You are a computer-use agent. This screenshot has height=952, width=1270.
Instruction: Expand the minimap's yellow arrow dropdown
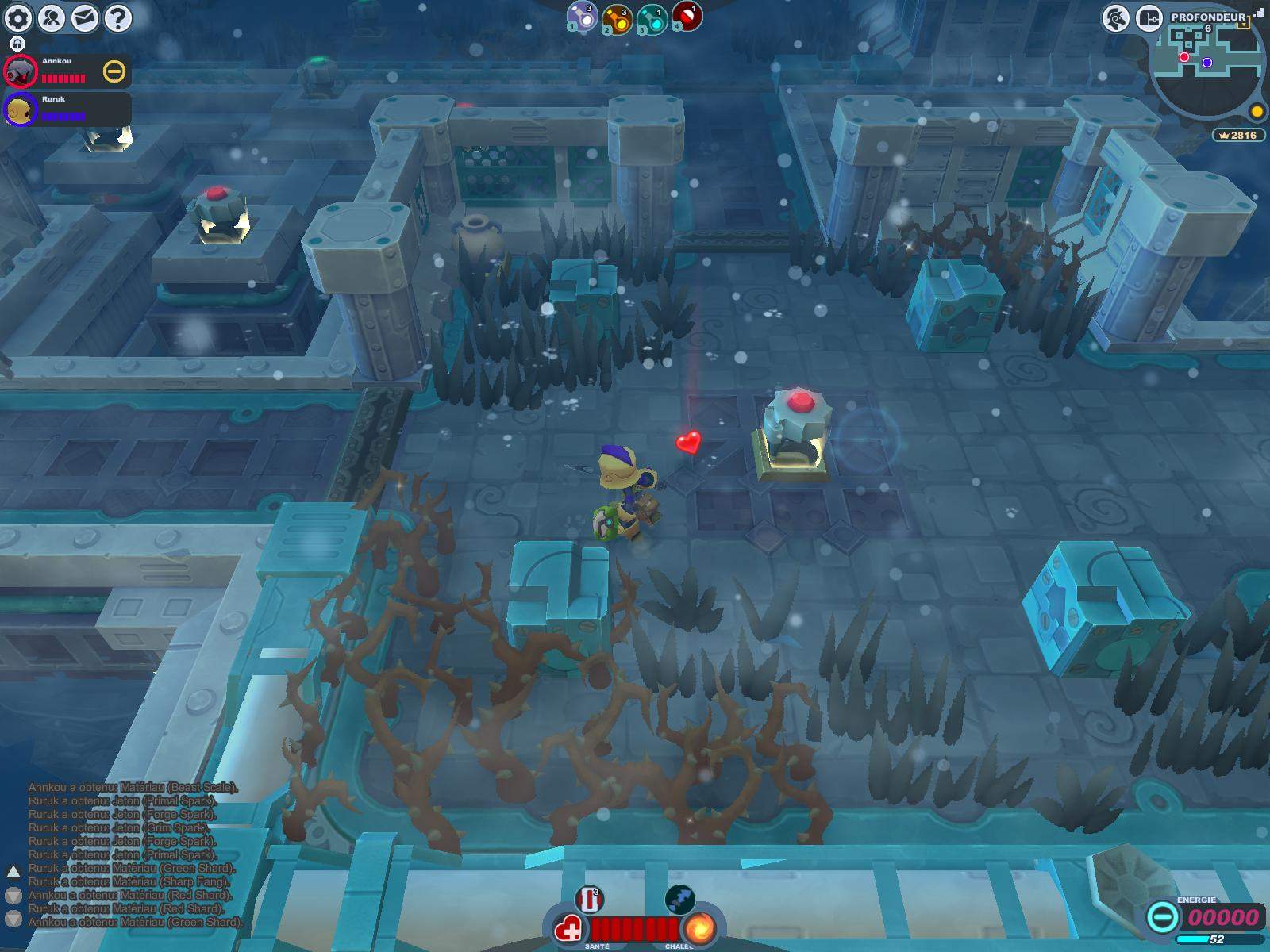click(x=1243, y=24)
